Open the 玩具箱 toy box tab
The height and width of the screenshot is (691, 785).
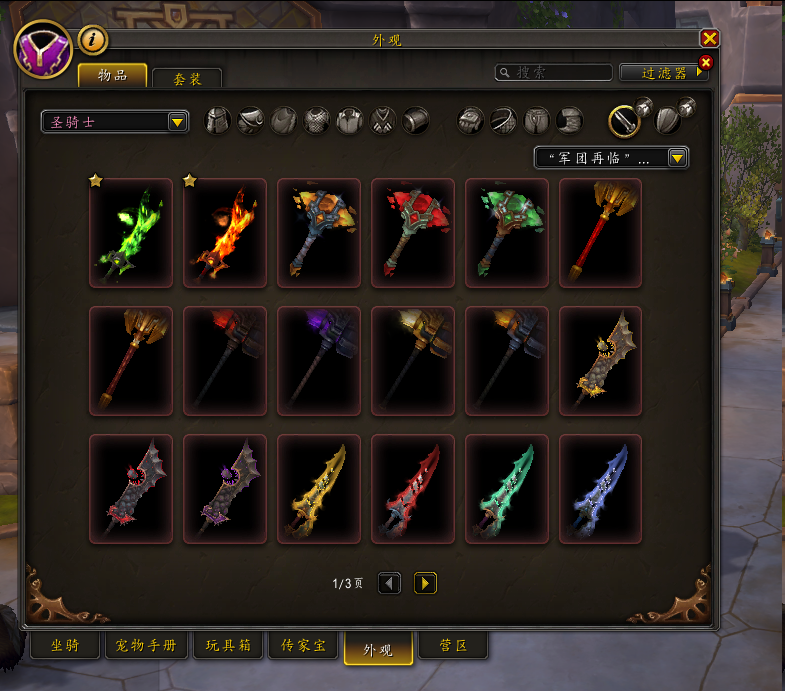coord(226,646)
